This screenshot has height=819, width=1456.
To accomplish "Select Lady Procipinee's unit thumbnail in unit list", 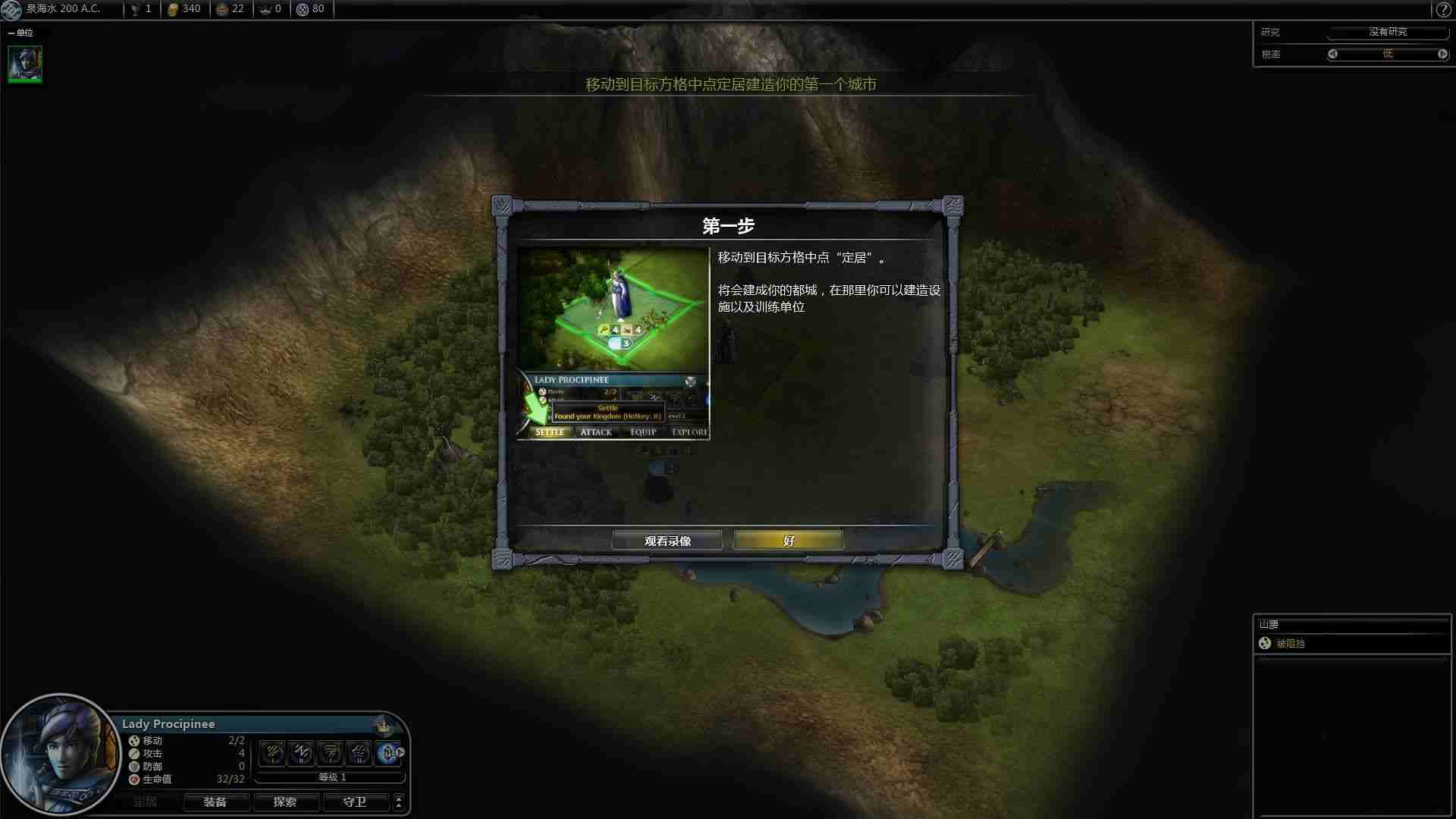I will tap(25, 64).
